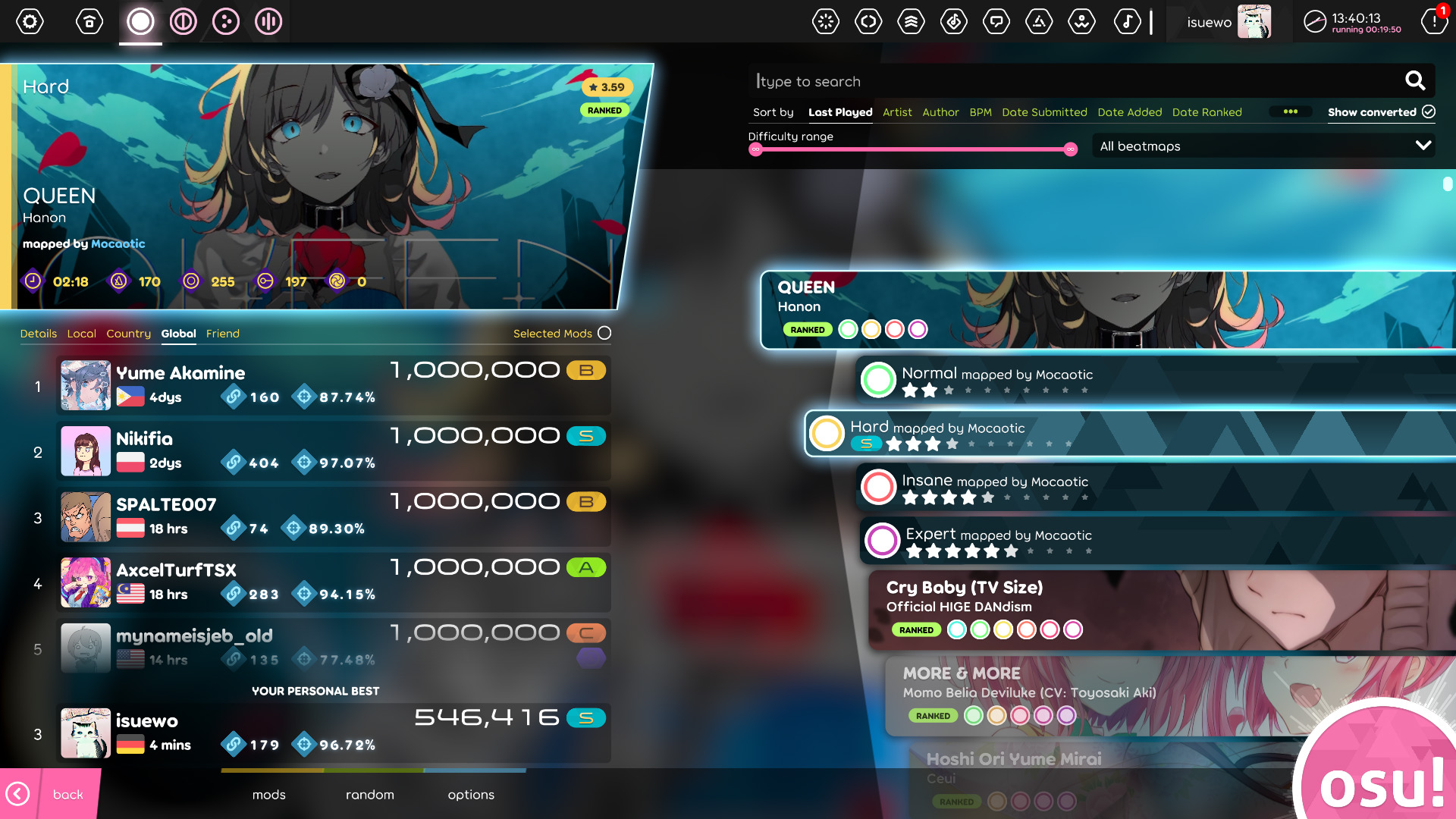Open the notifications panel
This screenshot has width=1456, height=819.
1434,22
